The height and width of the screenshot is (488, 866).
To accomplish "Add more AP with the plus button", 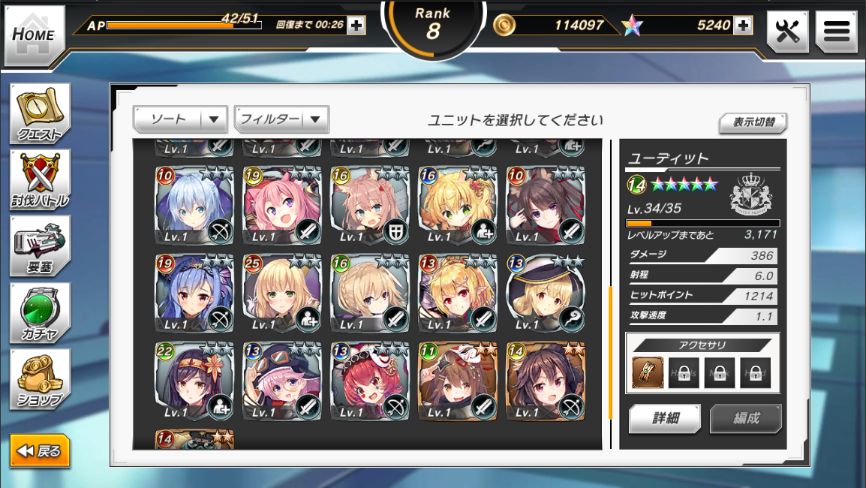I will click(x=356, y=25).
